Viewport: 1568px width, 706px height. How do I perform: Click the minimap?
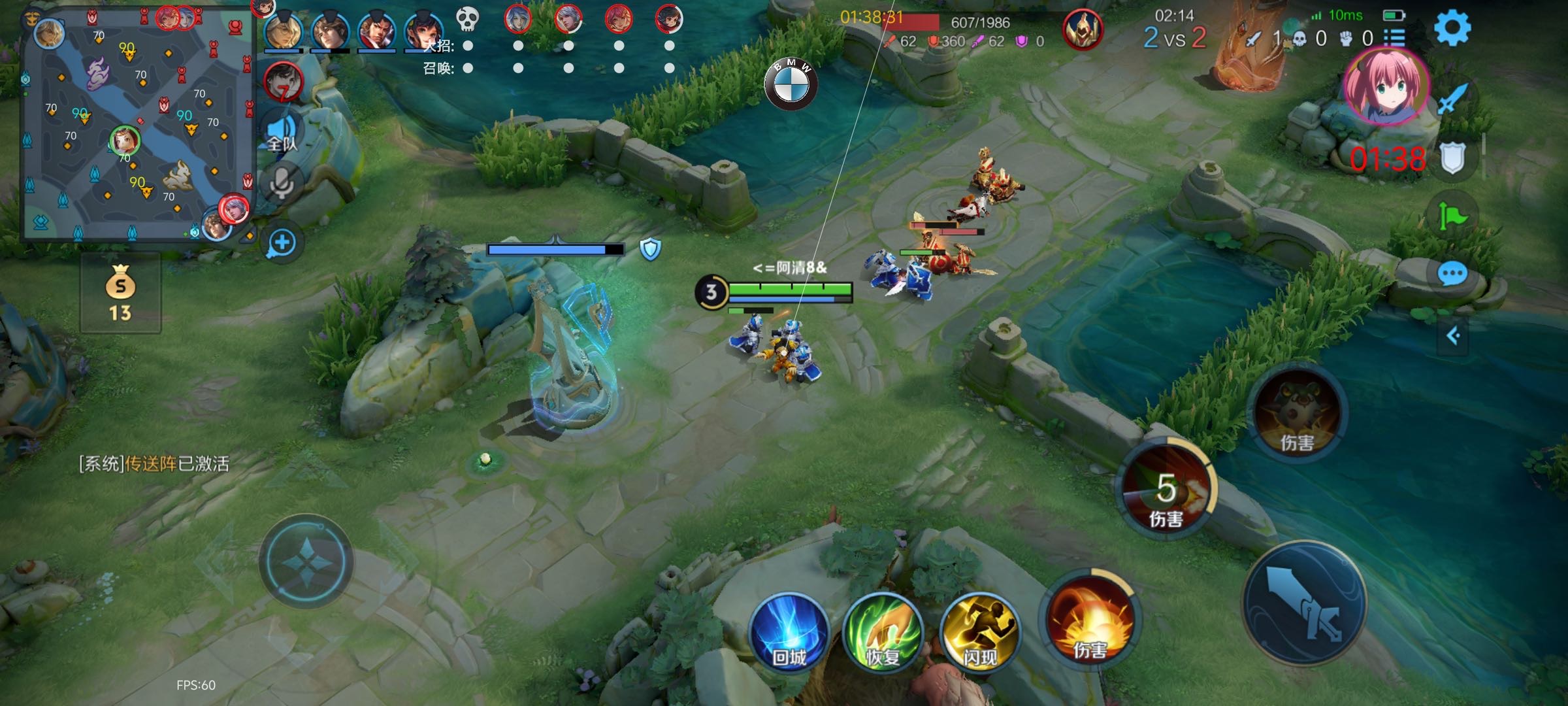click(x=137, y=124)
